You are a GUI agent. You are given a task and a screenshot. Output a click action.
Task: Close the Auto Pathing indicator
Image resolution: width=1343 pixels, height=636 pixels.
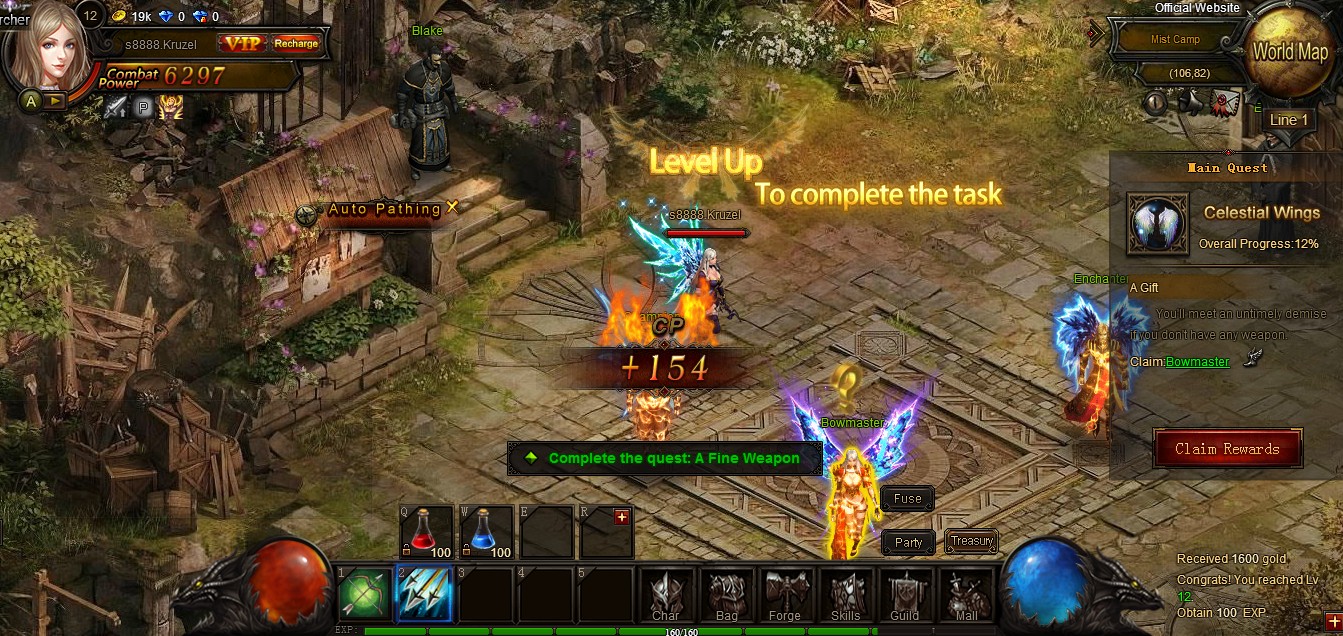pos(452,207)
